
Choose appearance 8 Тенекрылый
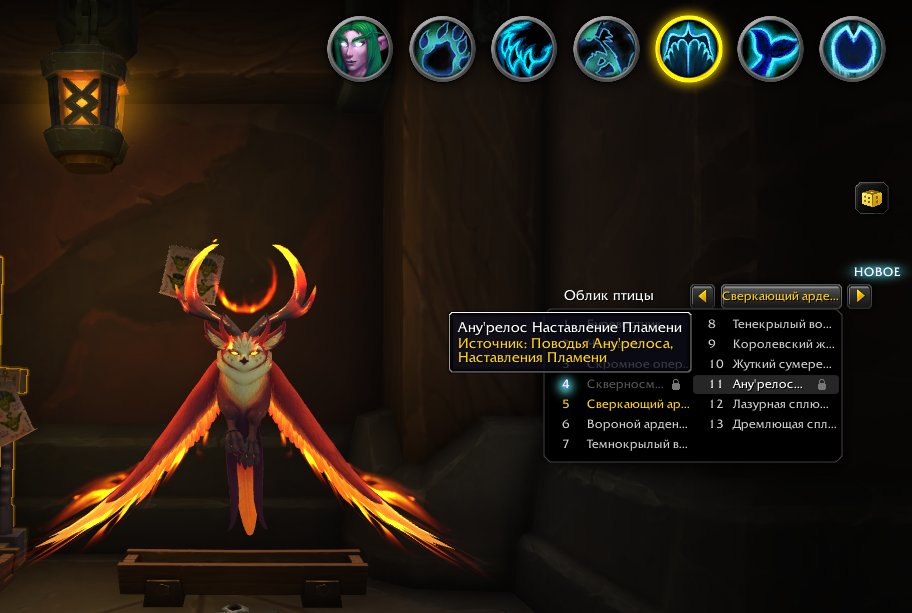(768, 324)
